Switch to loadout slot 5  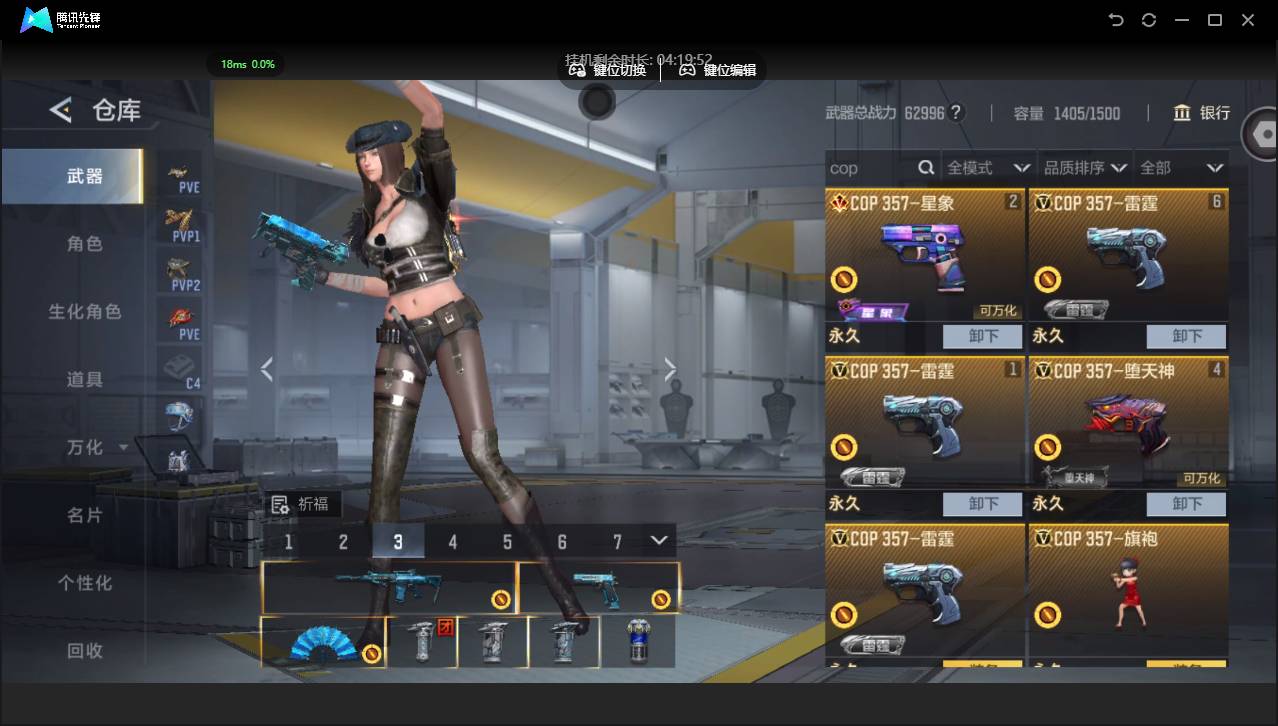(x=507, y=542)
